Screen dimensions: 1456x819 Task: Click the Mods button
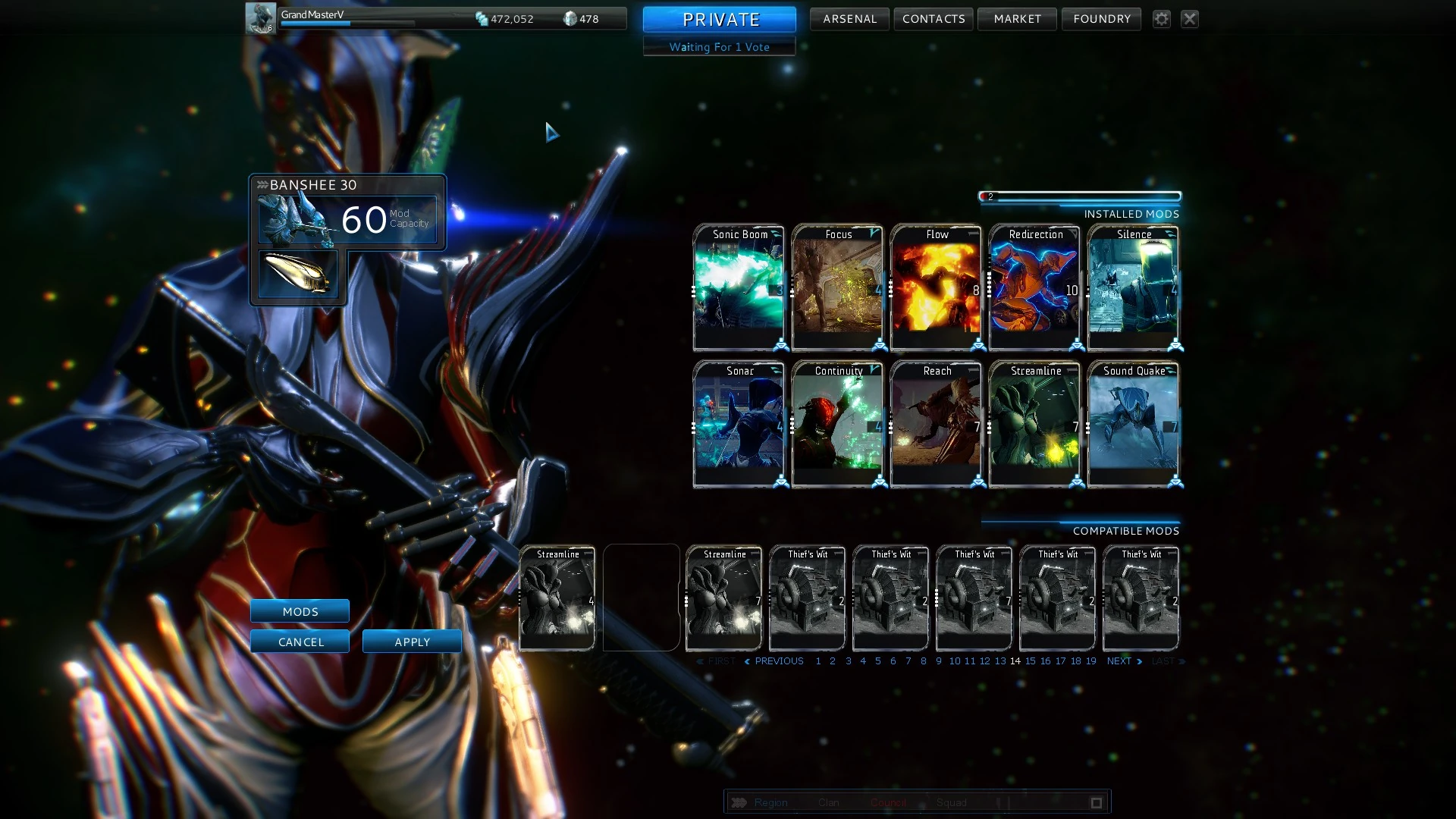(x=300, y=611)
